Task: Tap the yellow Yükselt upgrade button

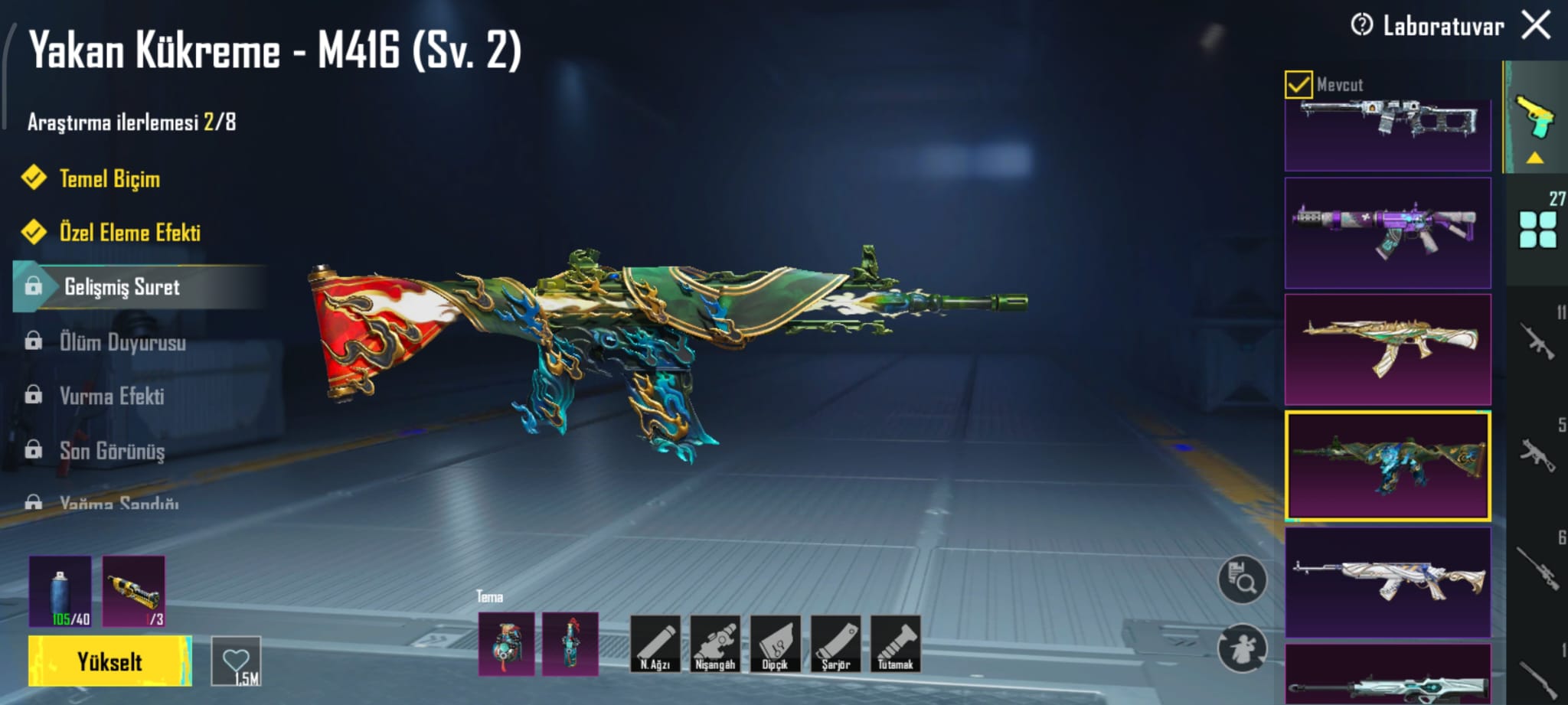Action: [109, 661]
